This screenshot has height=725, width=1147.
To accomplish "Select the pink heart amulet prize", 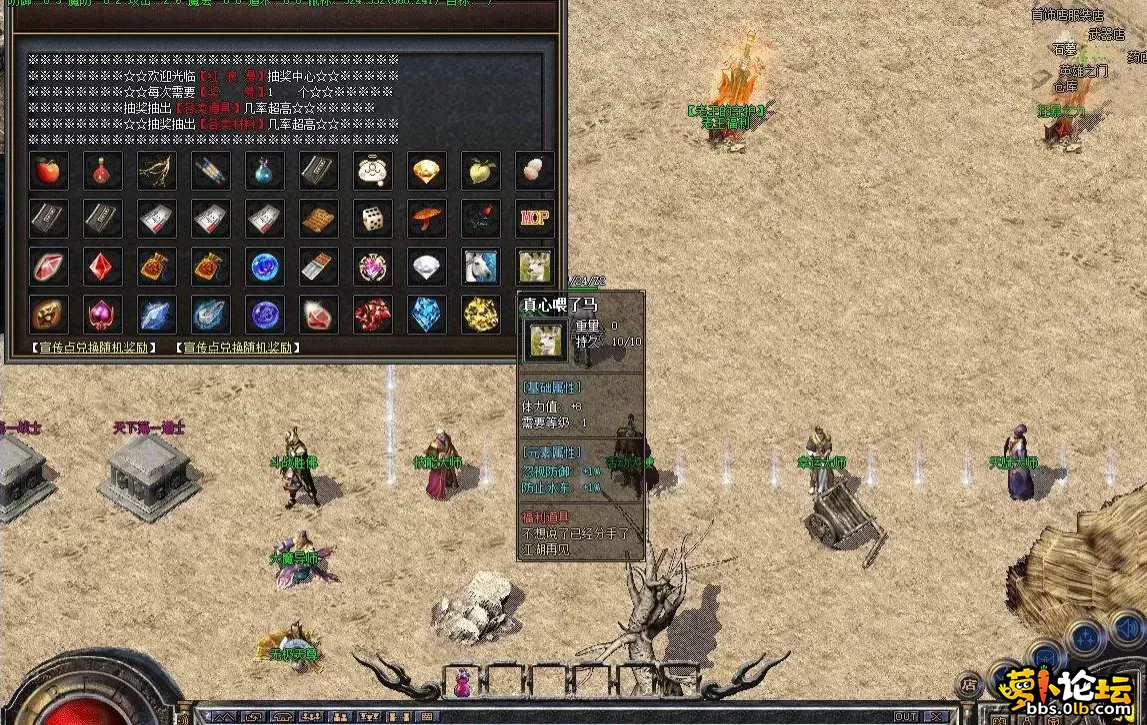I will tap(102, 315).
